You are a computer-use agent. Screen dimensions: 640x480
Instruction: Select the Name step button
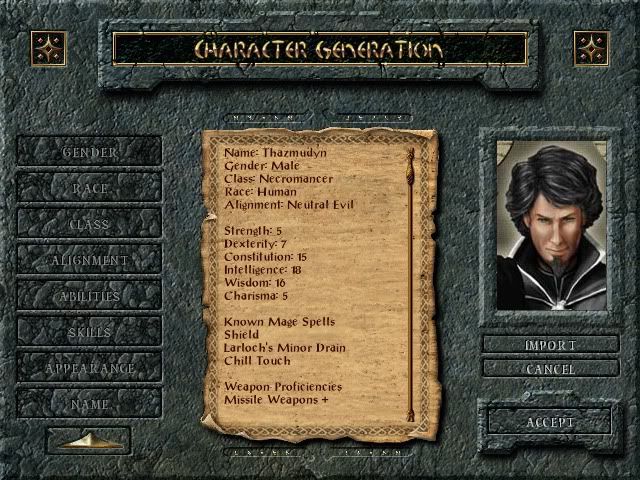tap(89, 404)
